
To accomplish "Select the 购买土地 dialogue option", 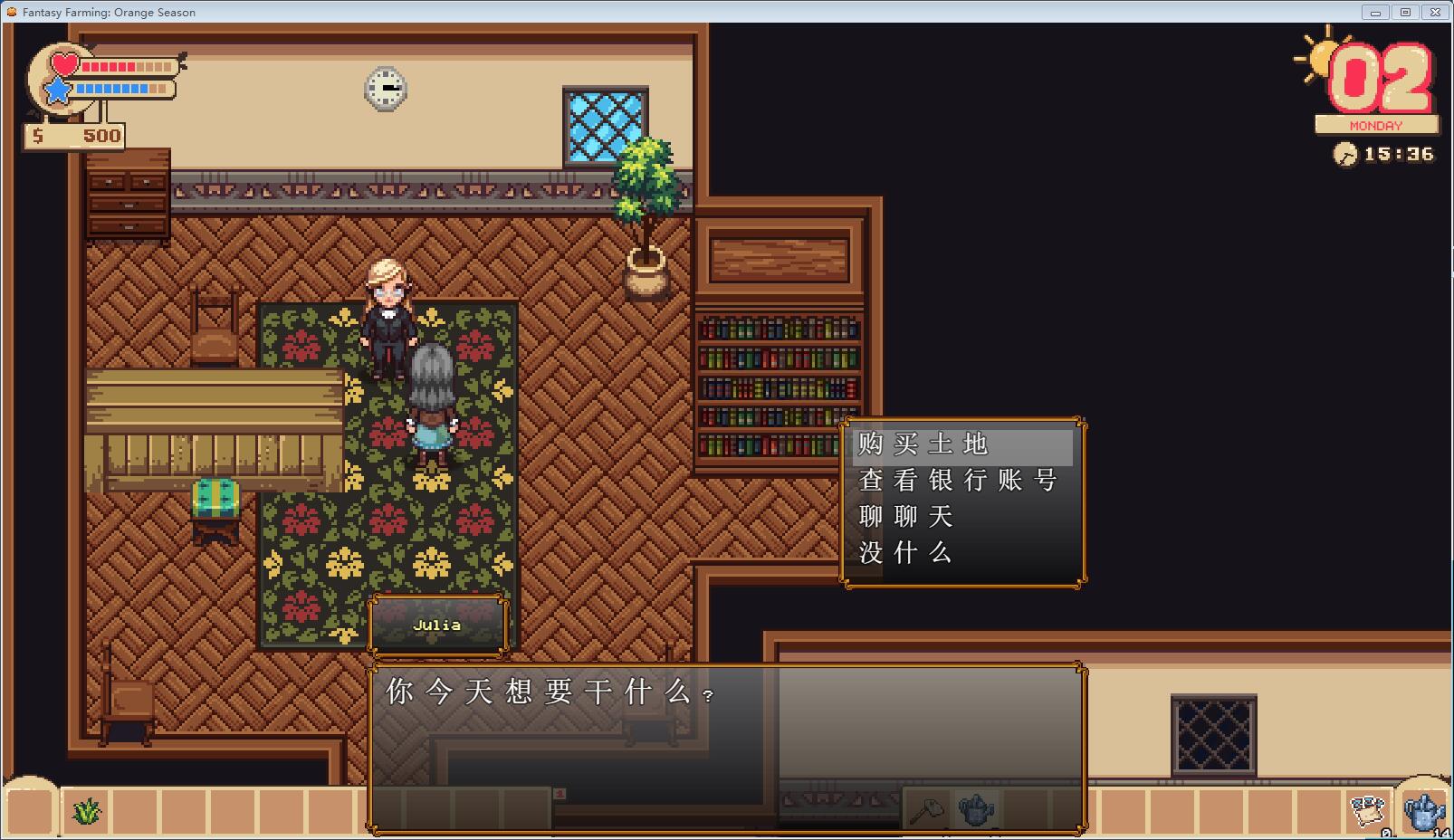I will tap(922, 444).
